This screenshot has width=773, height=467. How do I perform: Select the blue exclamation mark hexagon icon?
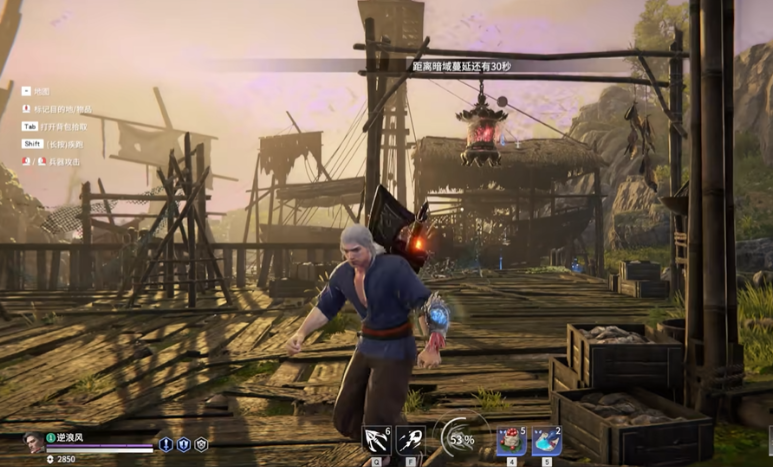[x=166, y=444]
